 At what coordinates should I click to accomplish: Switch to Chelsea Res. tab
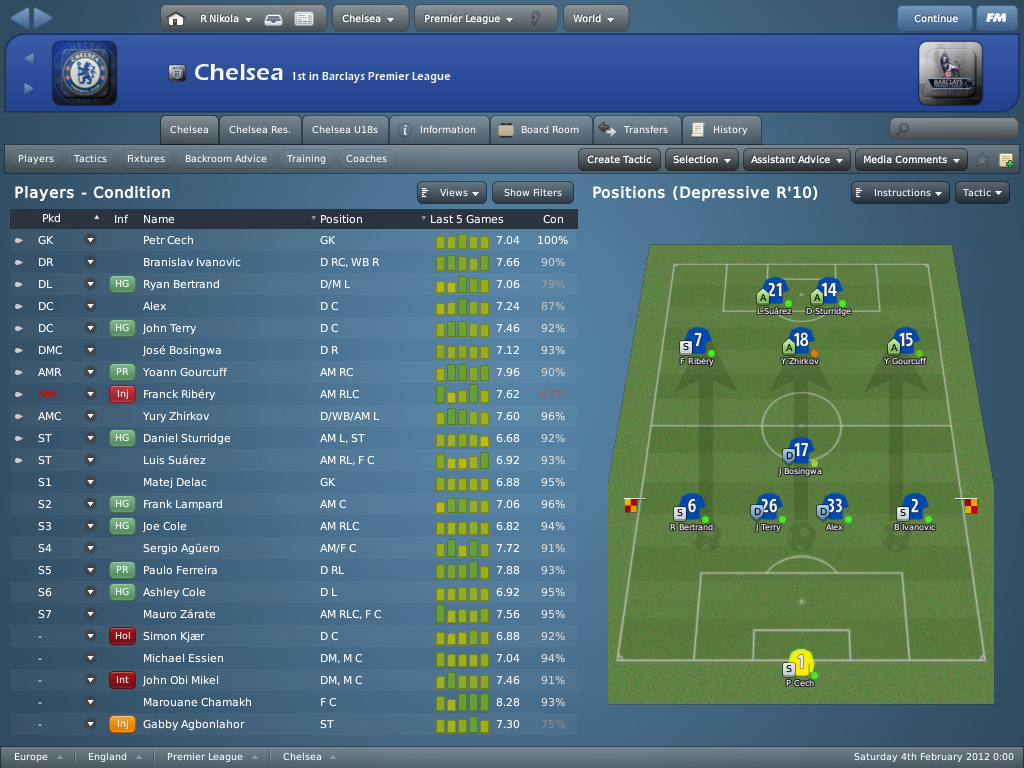(x=260, y=130)
